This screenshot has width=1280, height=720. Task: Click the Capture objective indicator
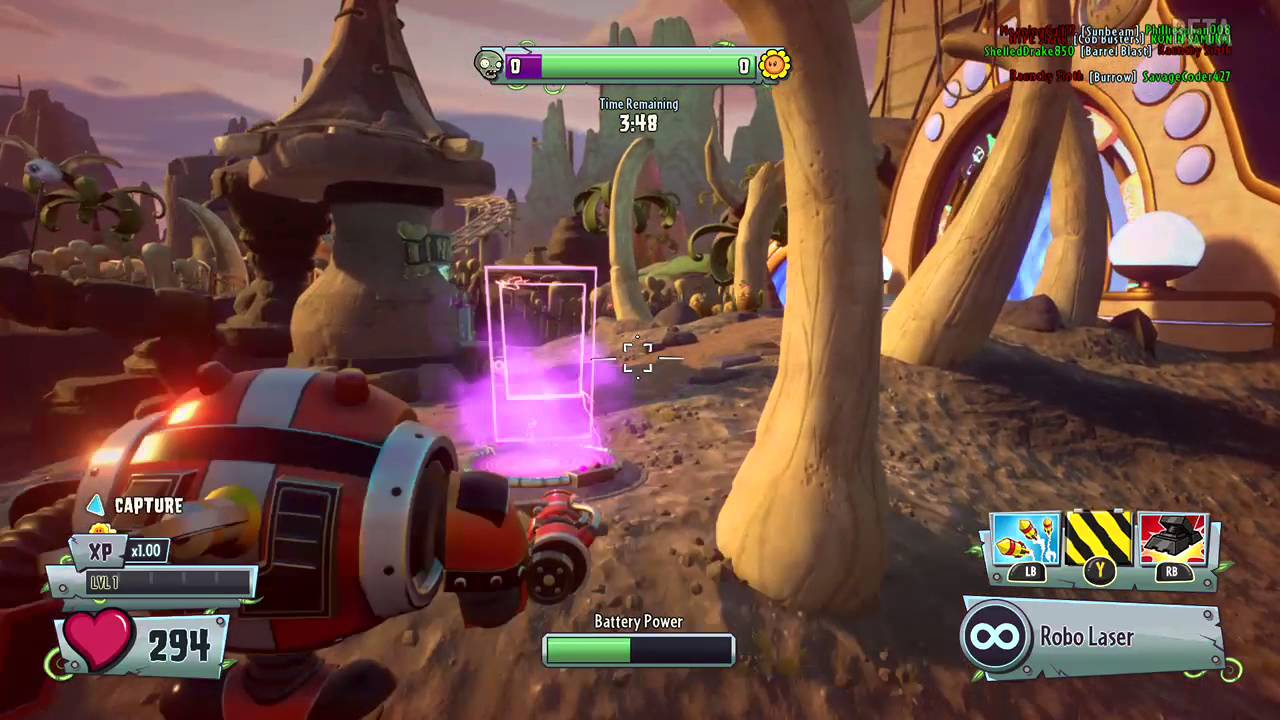(135, 506)
